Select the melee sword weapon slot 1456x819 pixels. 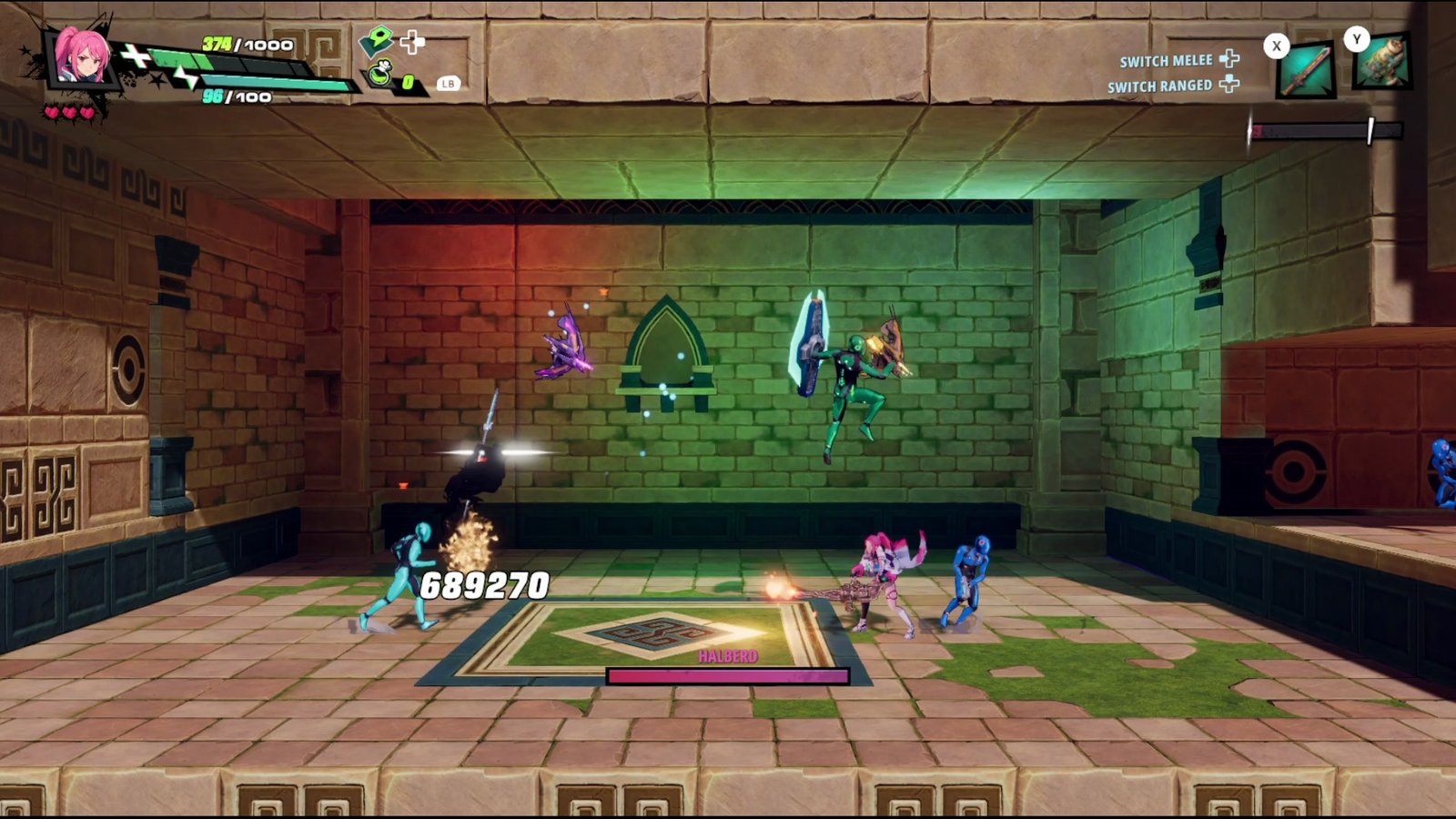[1306, 70]
